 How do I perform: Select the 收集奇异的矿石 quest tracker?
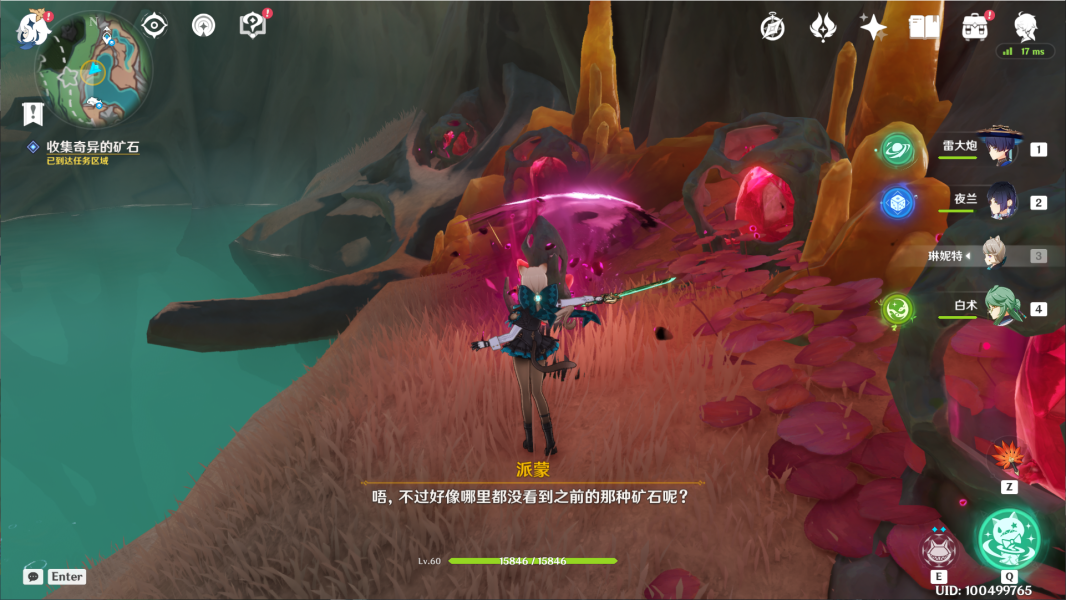tap(92, 147)
